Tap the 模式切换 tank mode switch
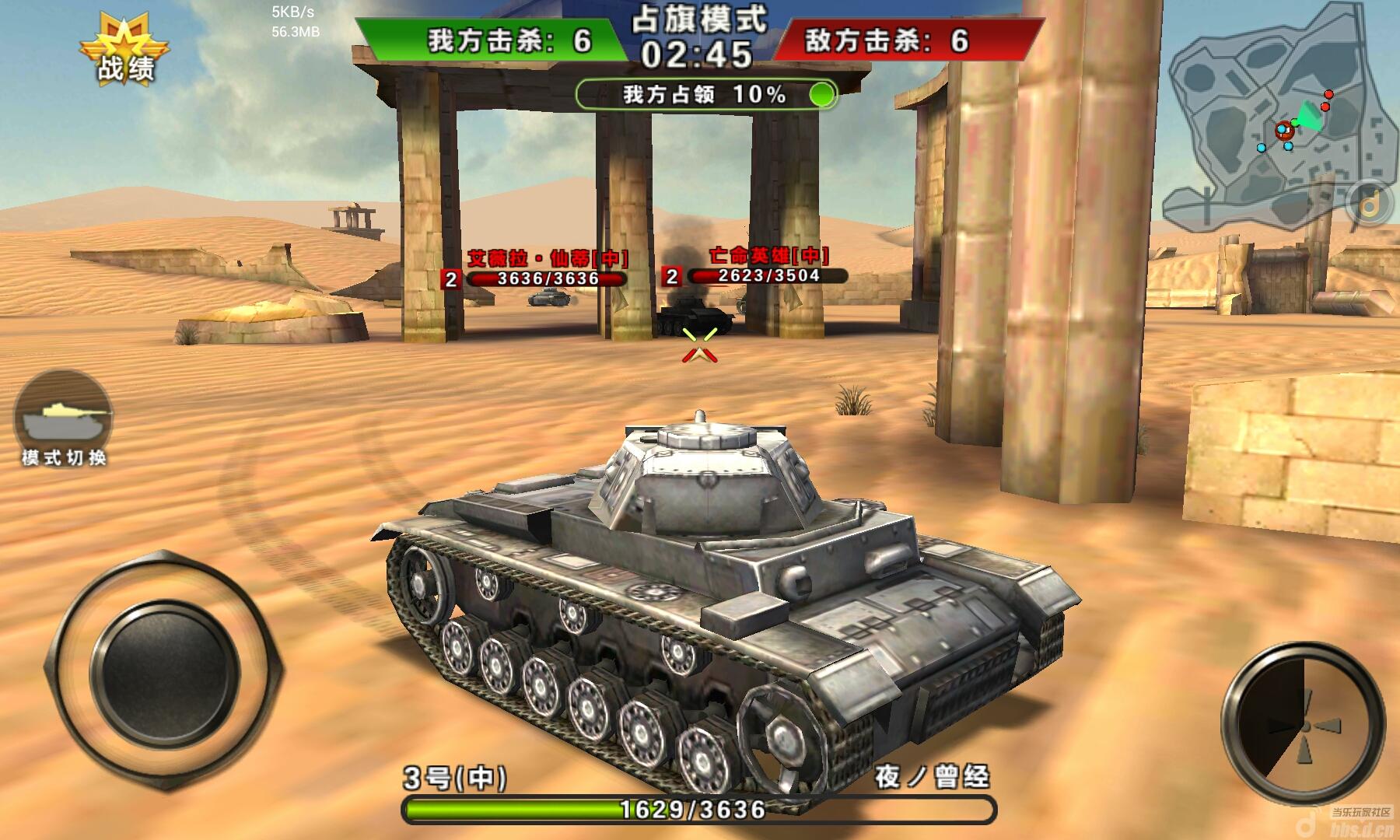1400x840 pixels. pyautogui.click(x=63, y=416)
